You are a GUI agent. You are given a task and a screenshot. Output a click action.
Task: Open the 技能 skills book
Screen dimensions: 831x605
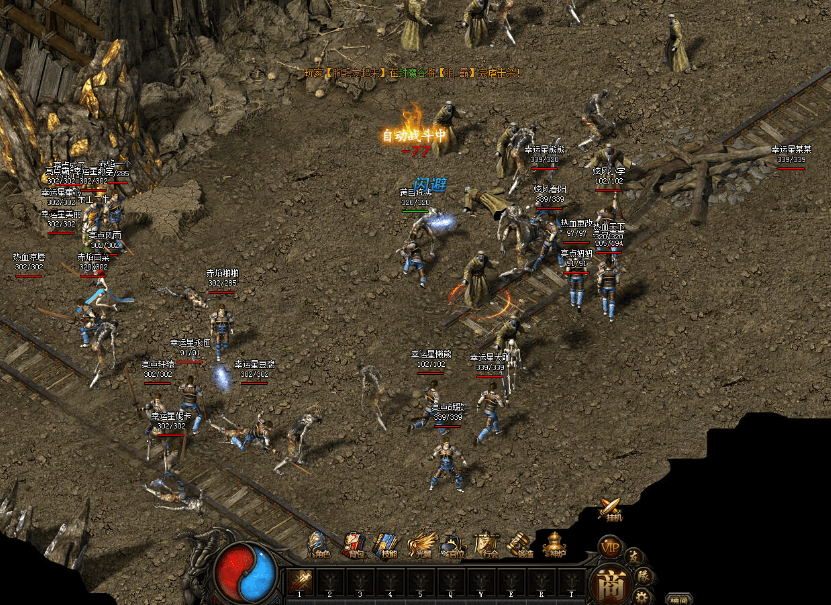click(x=387, y=544)
